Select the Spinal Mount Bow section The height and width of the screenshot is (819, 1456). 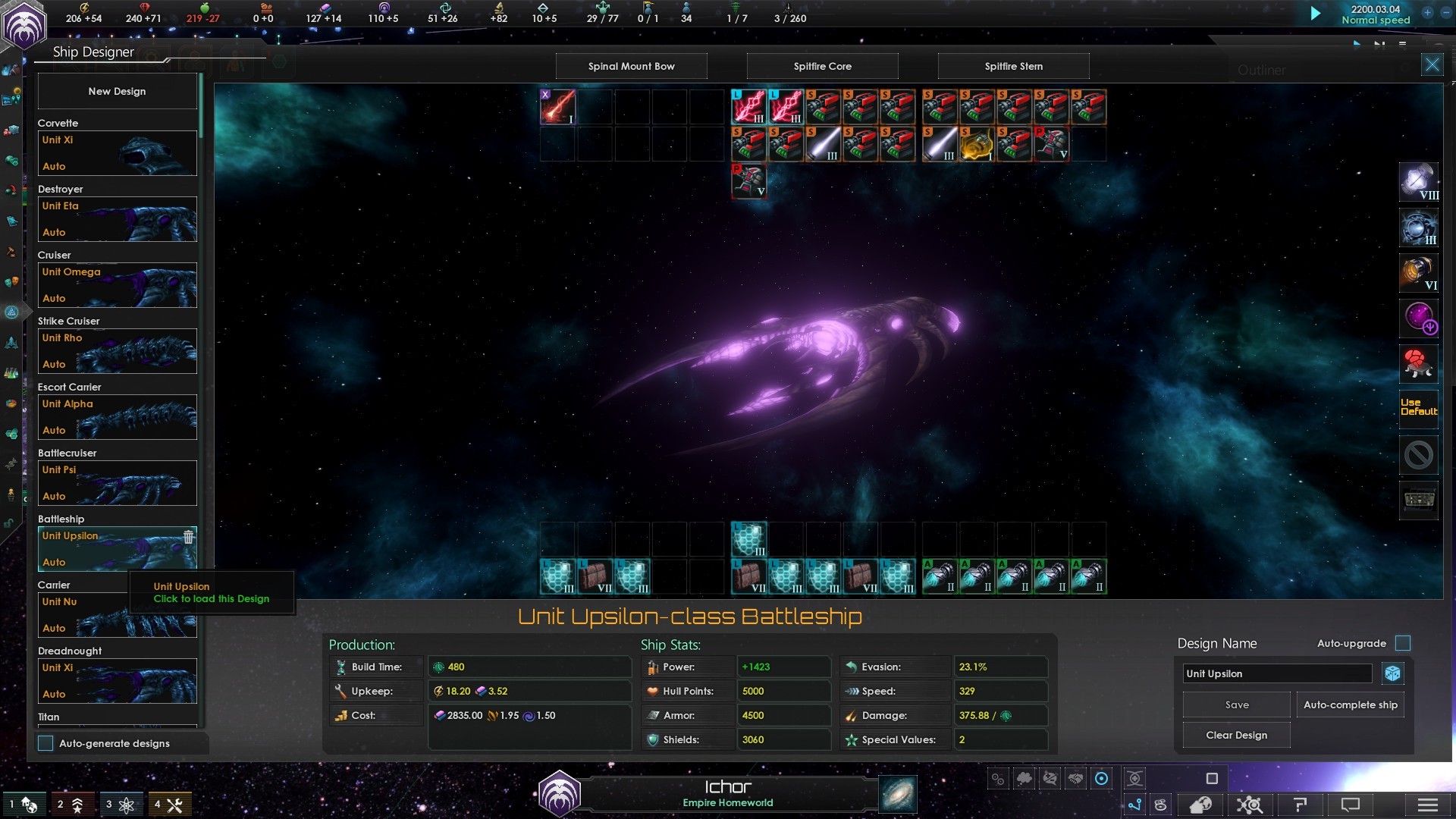631,66
